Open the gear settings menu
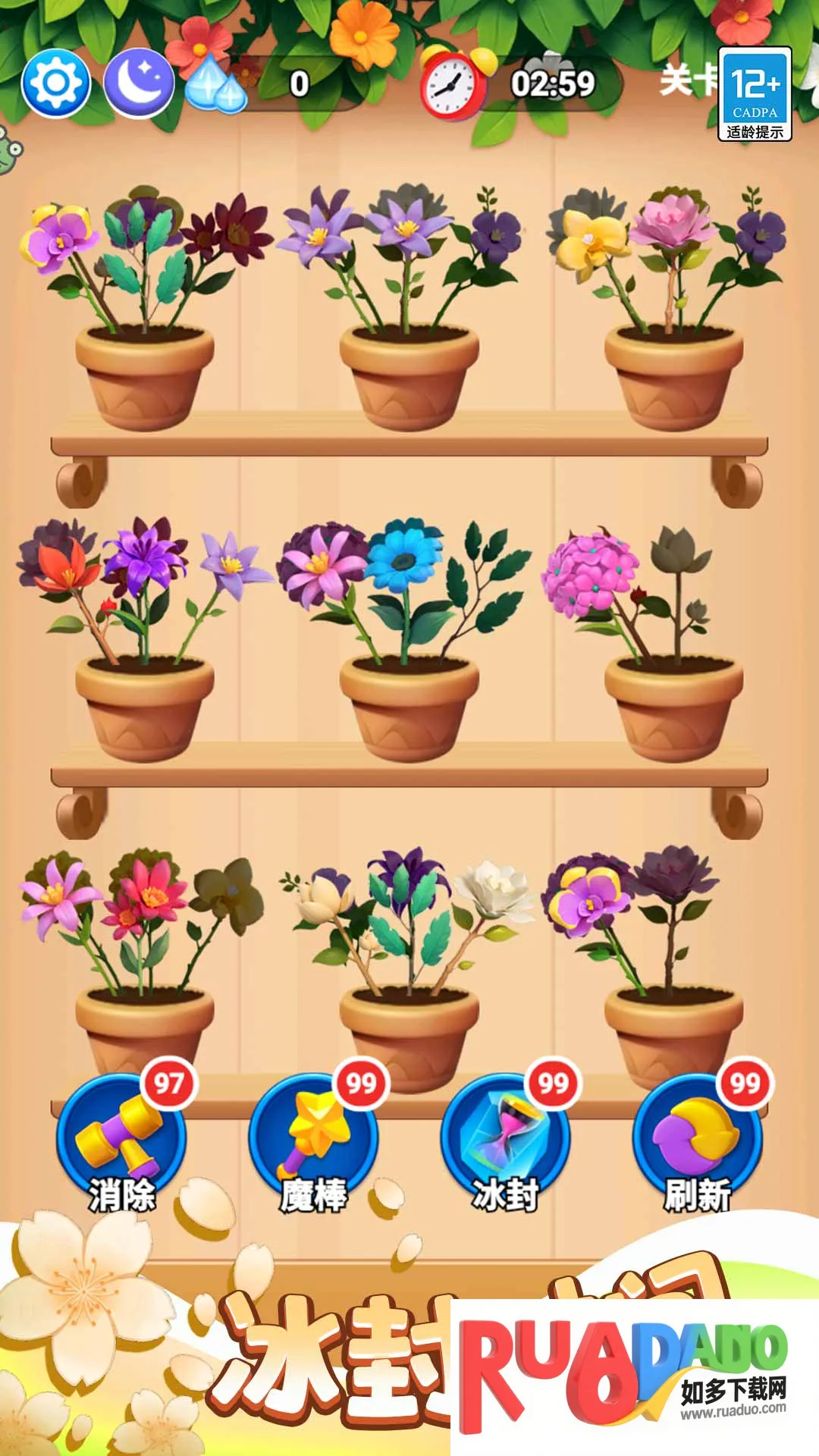The height and width of the screenshot is (1456, 819). (x=56, y=83)
